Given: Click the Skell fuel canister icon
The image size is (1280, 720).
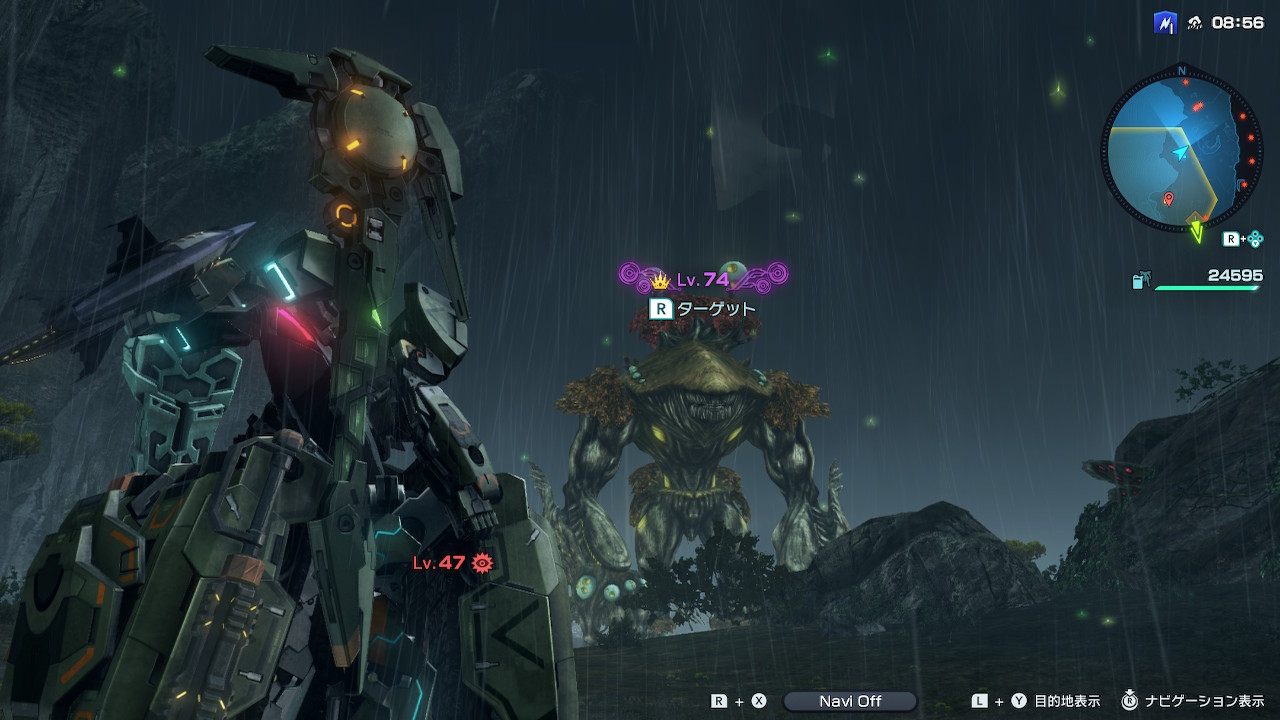Looking at the screenshot, I should pos(1140,282).
